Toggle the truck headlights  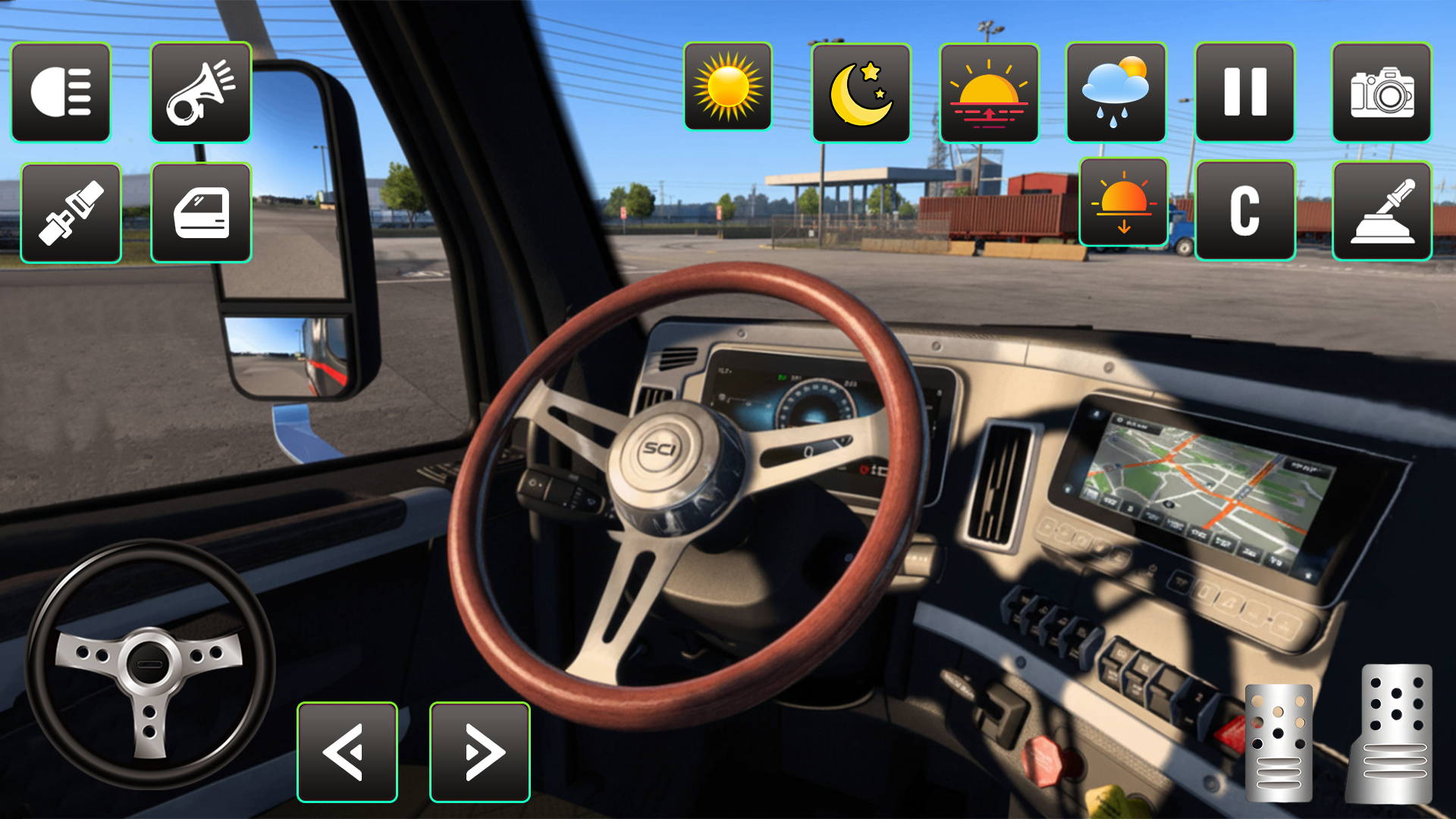61,93
